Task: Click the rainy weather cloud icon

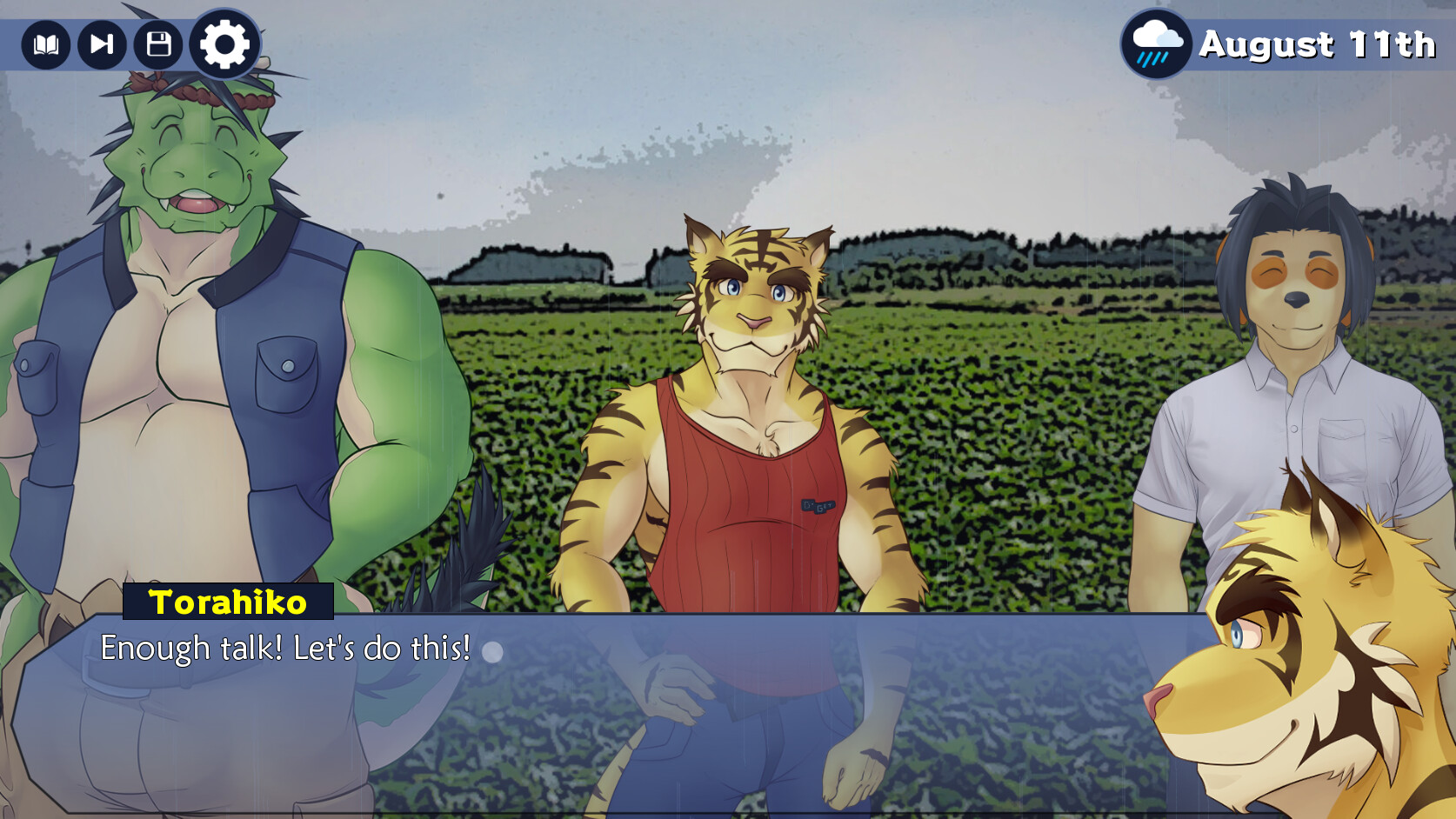Action: click(1155, 44)
